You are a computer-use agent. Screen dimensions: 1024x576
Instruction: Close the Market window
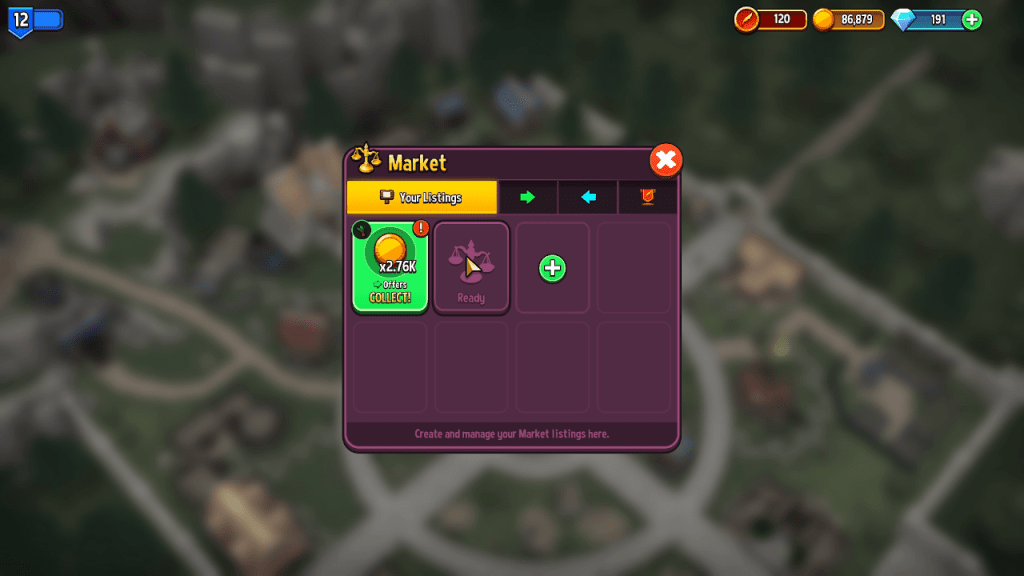point(666,160)
